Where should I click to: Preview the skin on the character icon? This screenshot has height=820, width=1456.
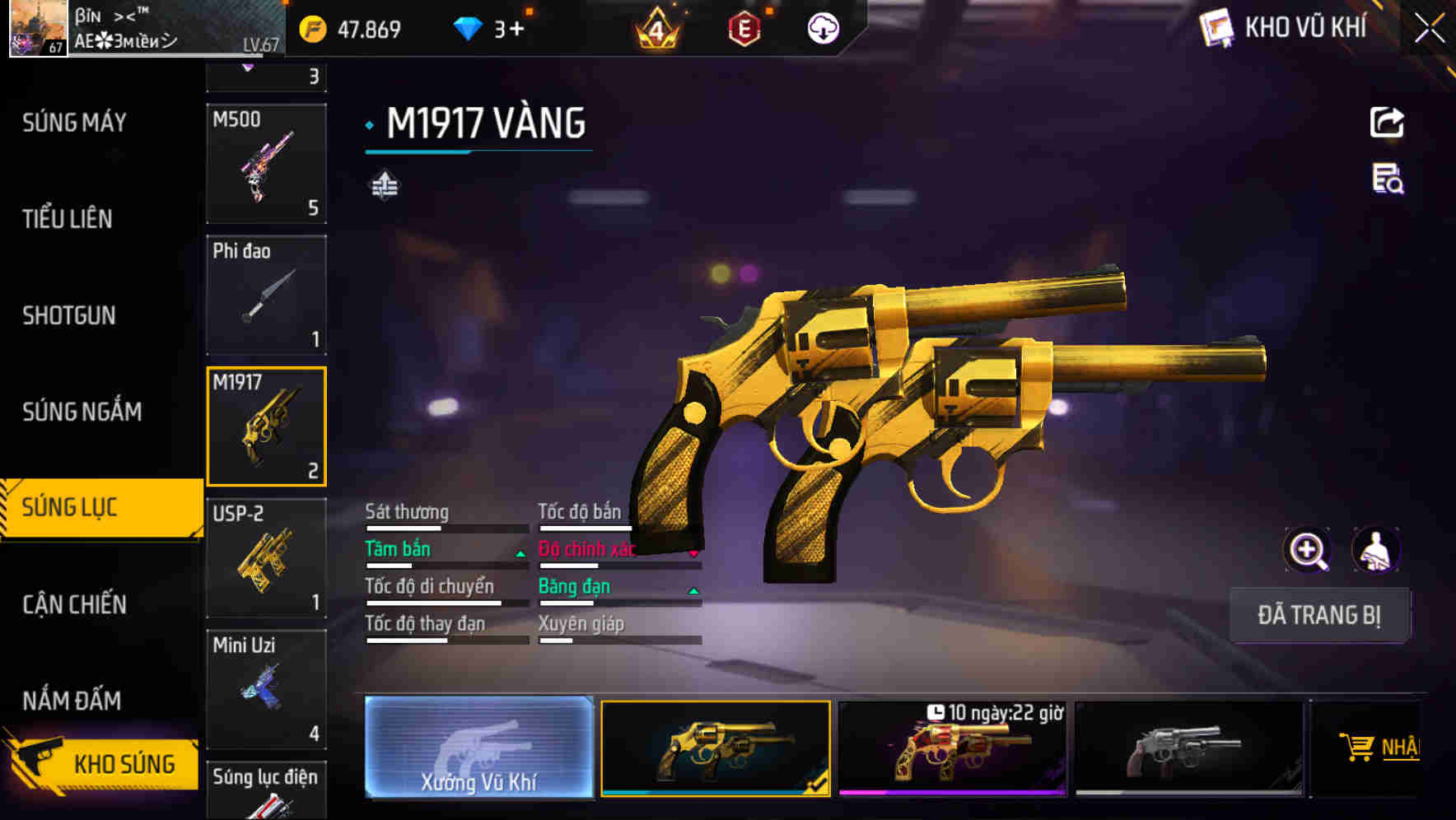1375,550
